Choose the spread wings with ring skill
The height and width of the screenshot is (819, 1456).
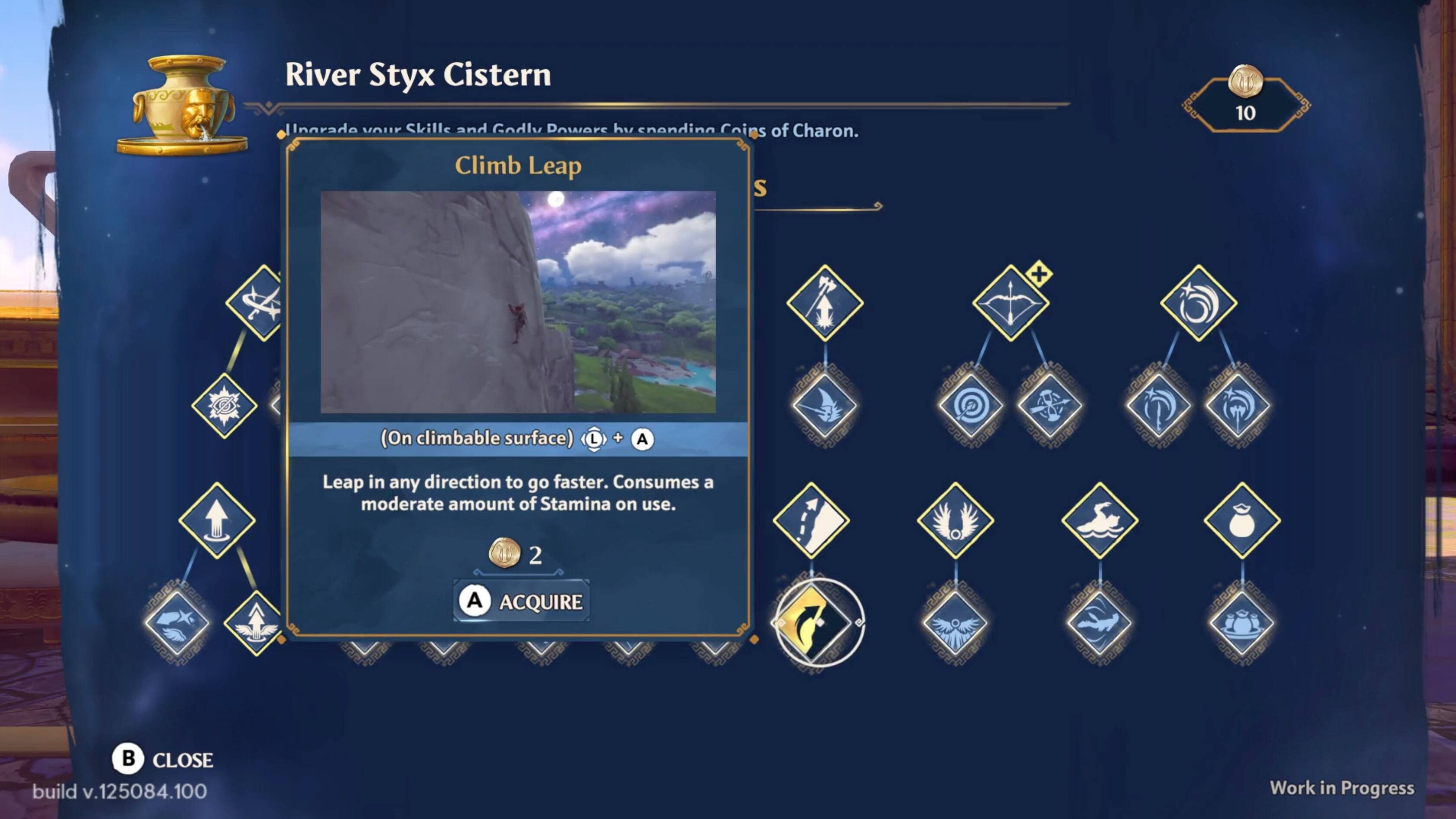point(955,520)
